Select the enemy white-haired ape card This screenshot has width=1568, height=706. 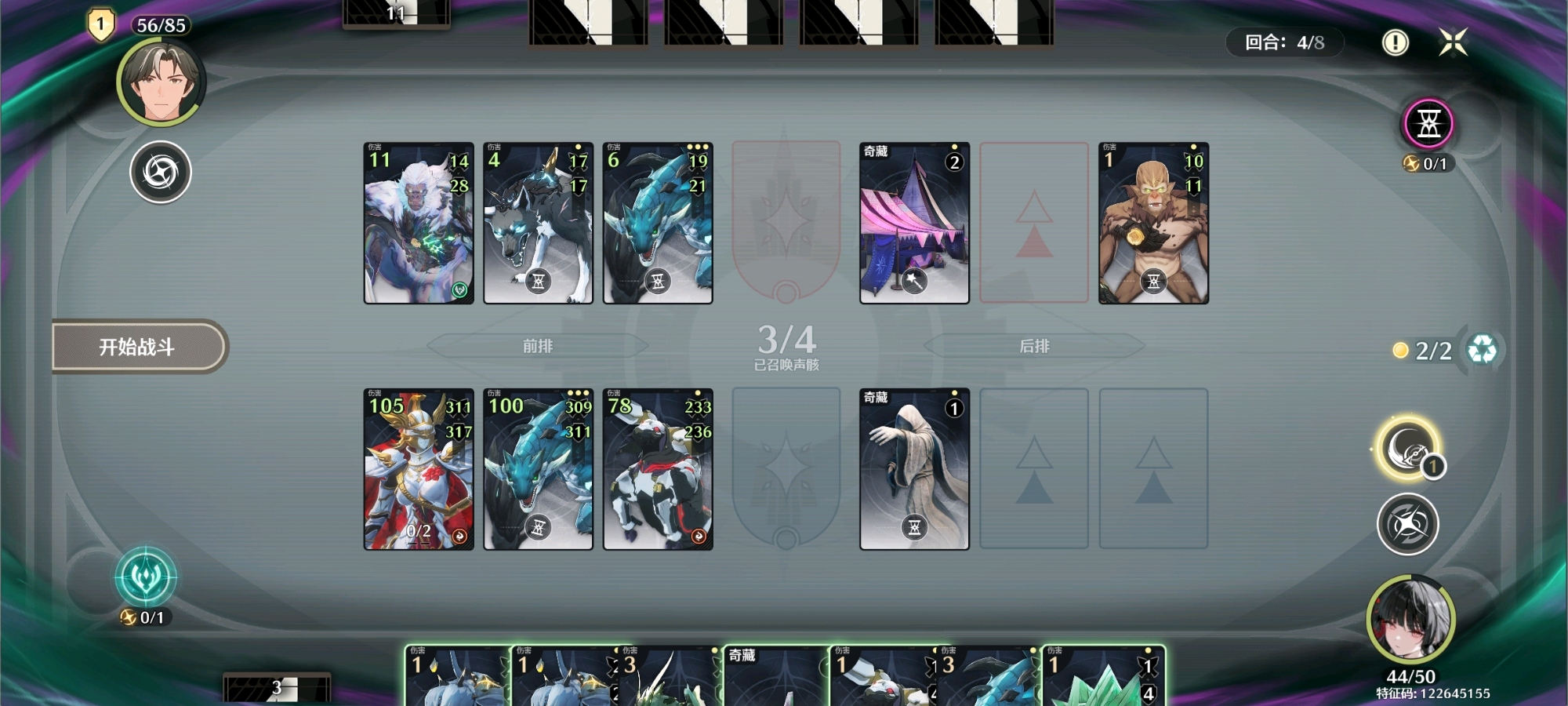point(419,223)
